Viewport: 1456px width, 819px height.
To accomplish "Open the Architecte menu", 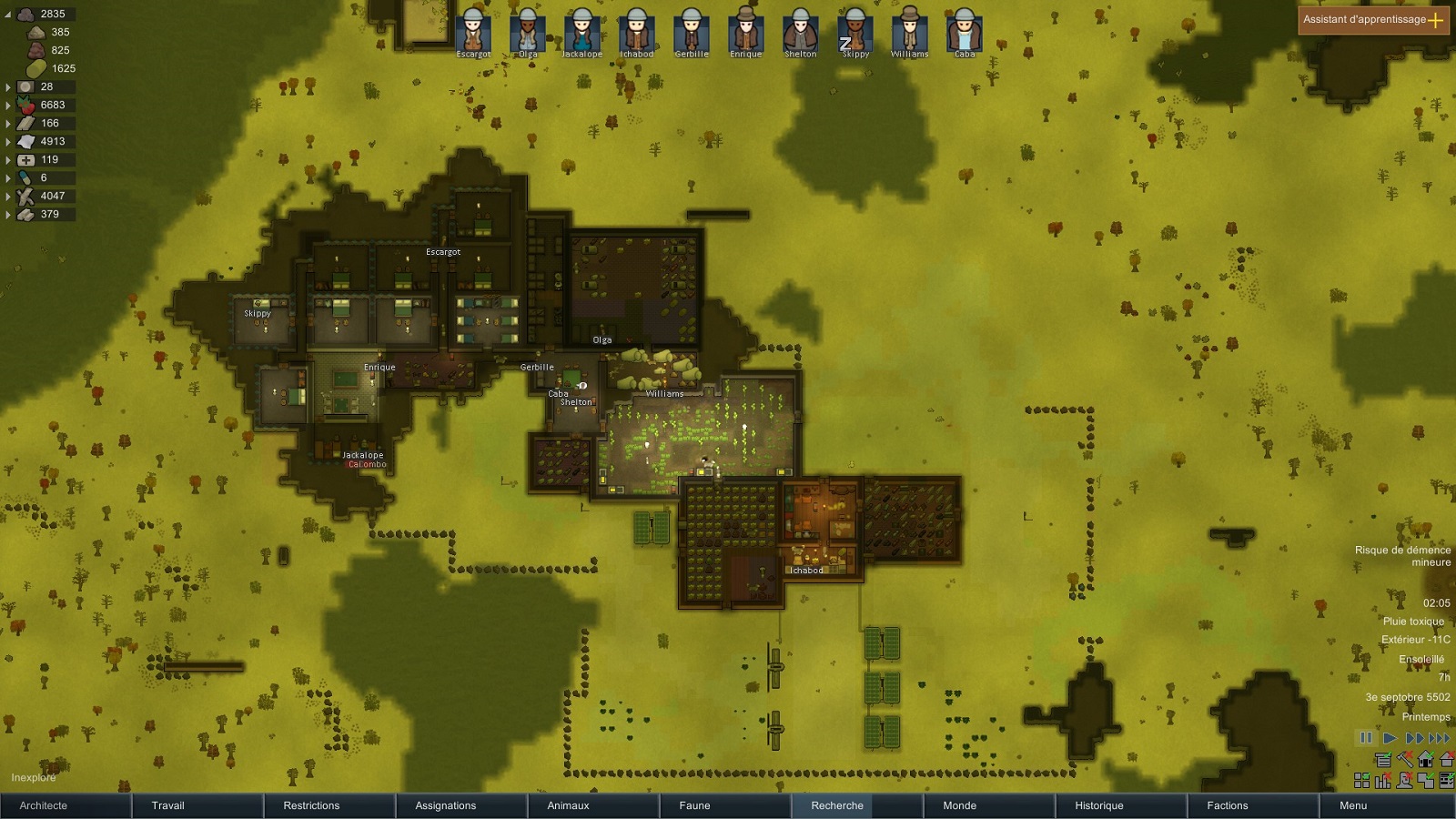I will (66, 805).
